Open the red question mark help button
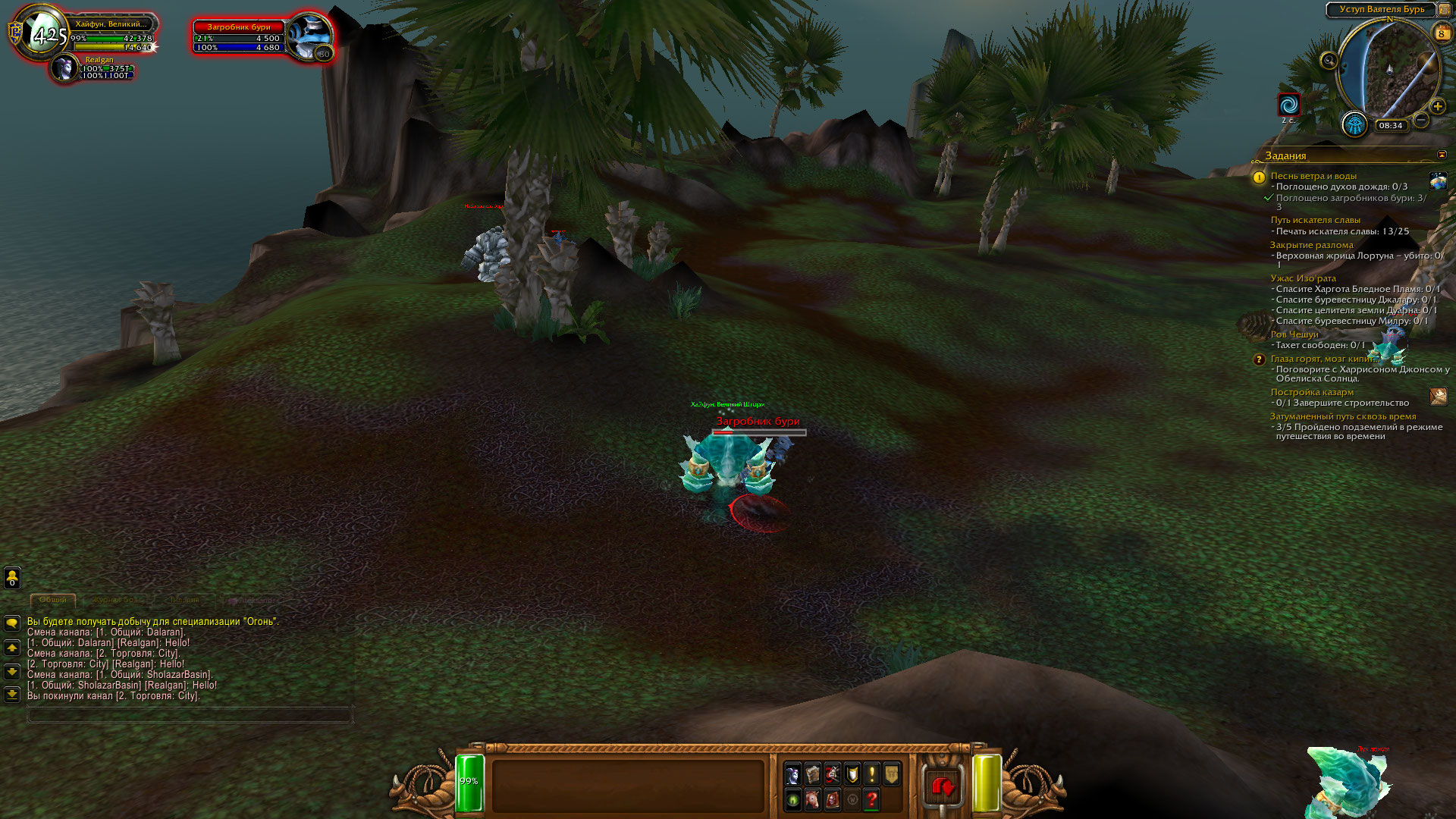The height and width of the screenshot is (819, 1456). [x=872, y=799]
